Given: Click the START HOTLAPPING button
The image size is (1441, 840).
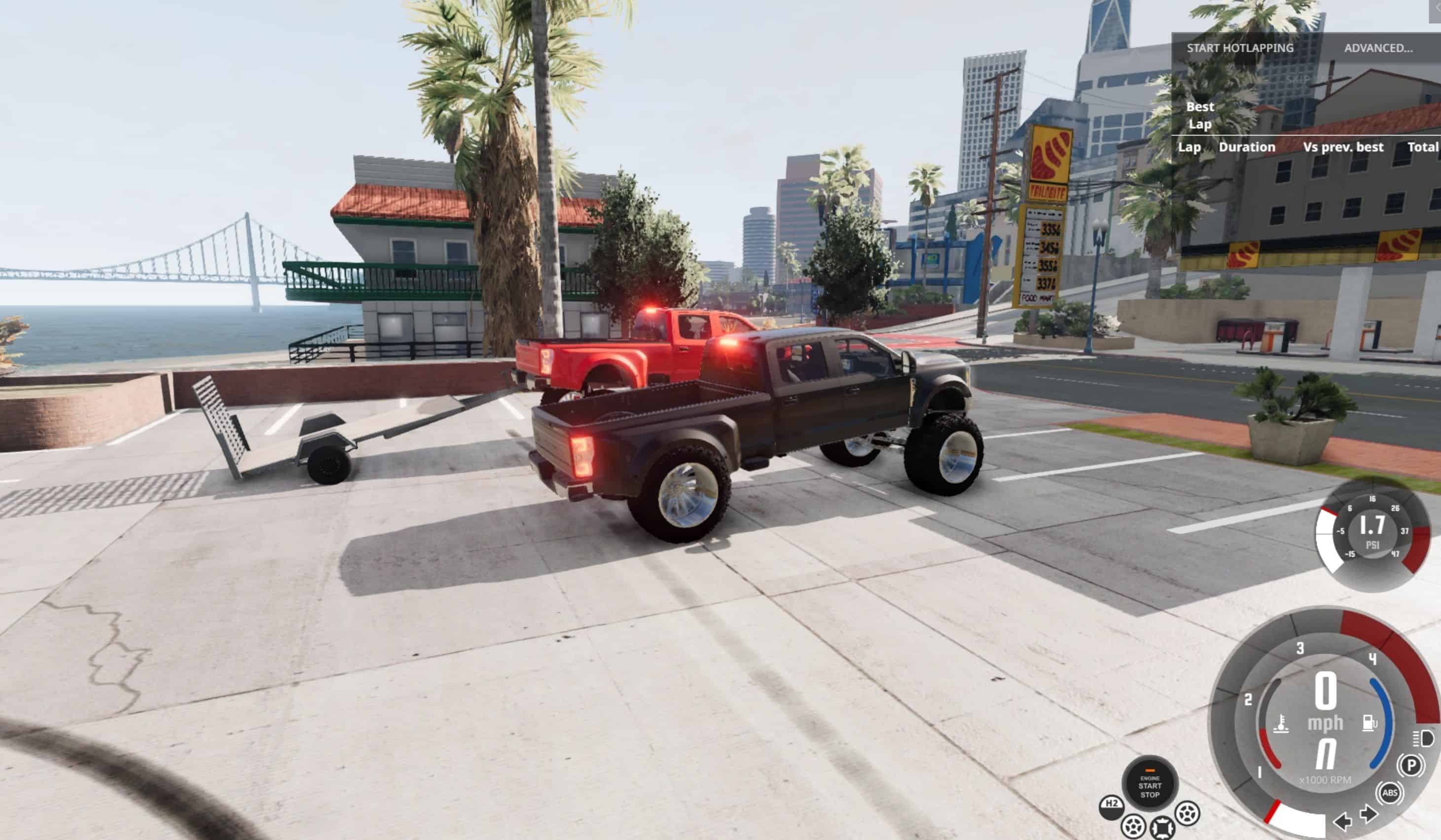Looking at the screenshot, I should [1240, 48].
